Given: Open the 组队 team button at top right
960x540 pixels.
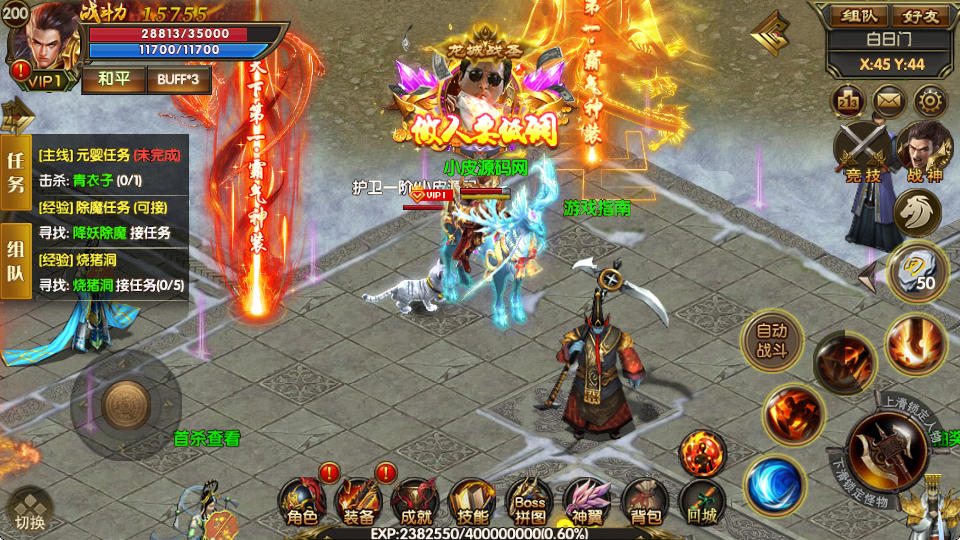Looking at the screenshot, I should click(859, 16).
